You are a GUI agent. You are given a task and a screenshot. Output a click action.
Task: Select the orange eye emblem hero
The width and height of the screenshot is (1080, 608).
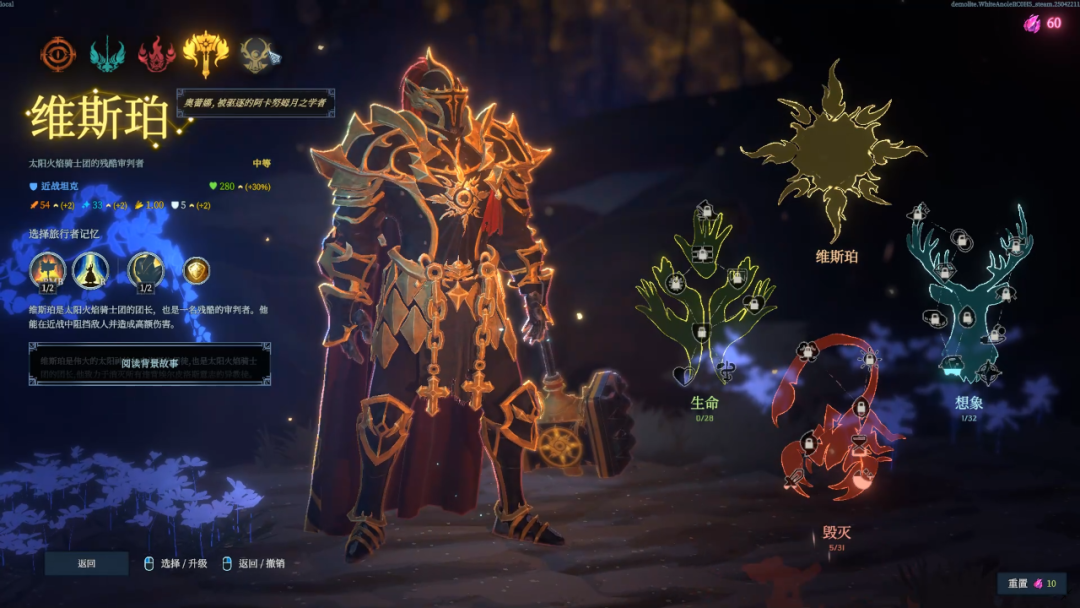tap(58, 53)
